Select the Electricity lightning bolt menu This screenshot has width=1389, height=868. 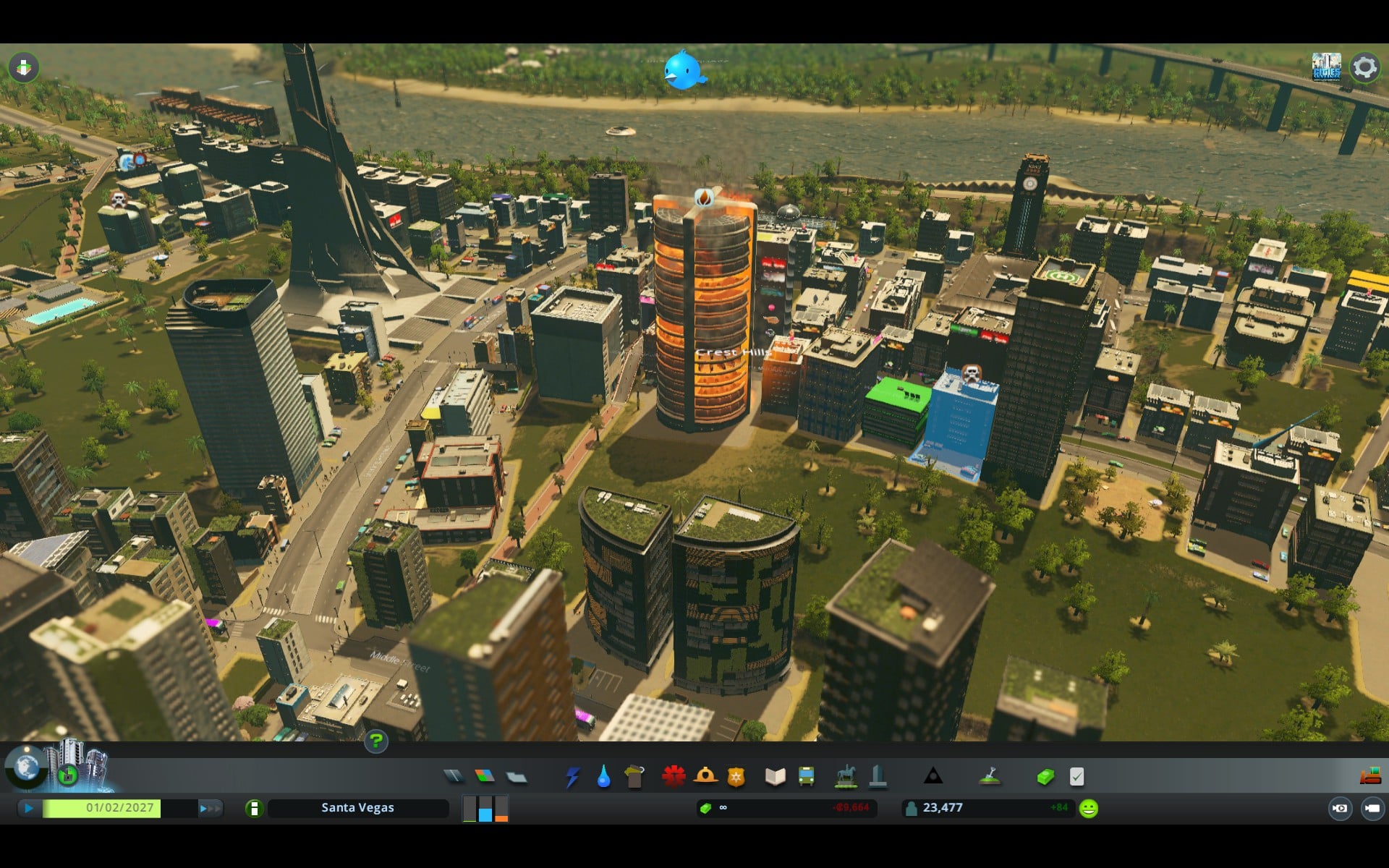point(572,778)
